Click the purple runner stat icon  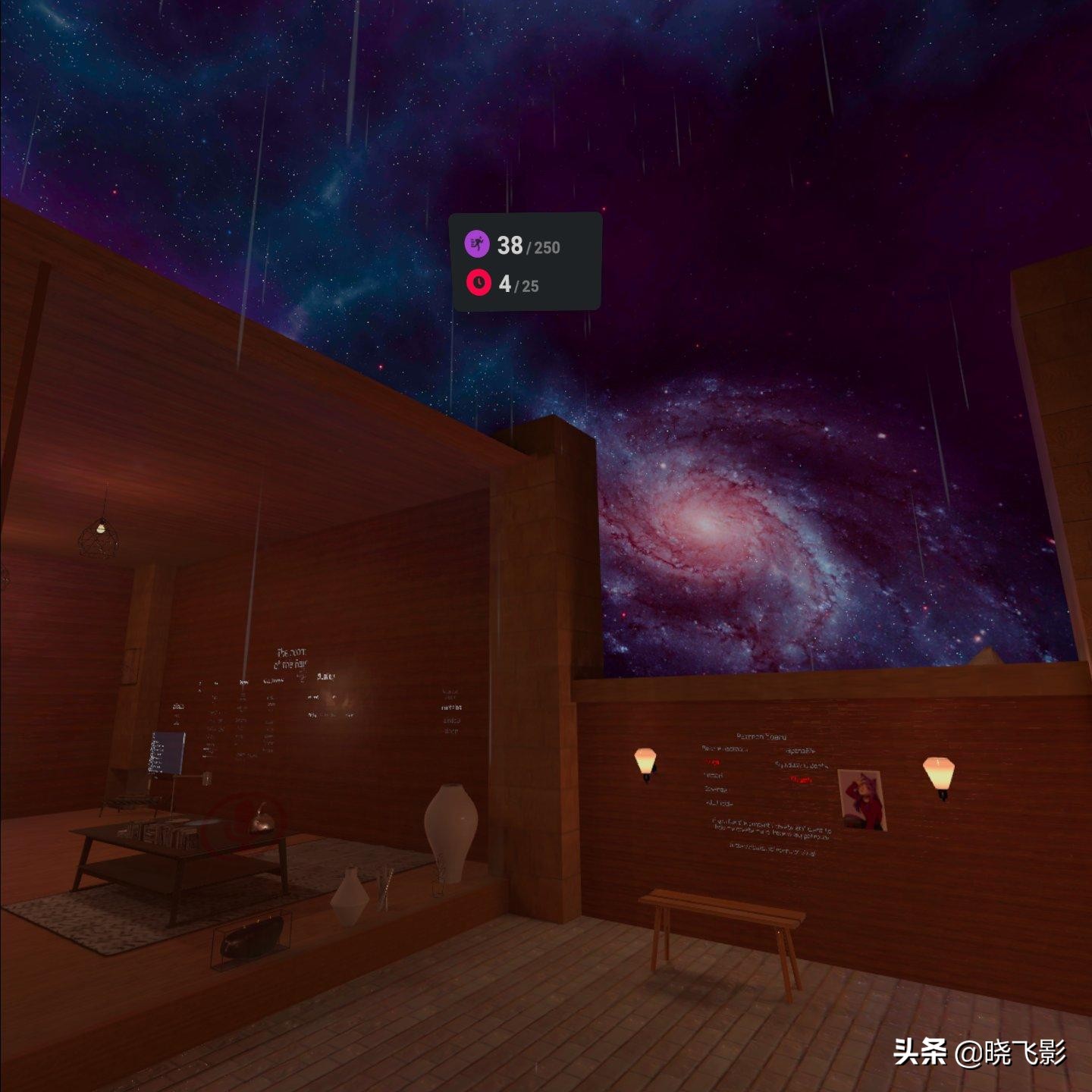478,244
